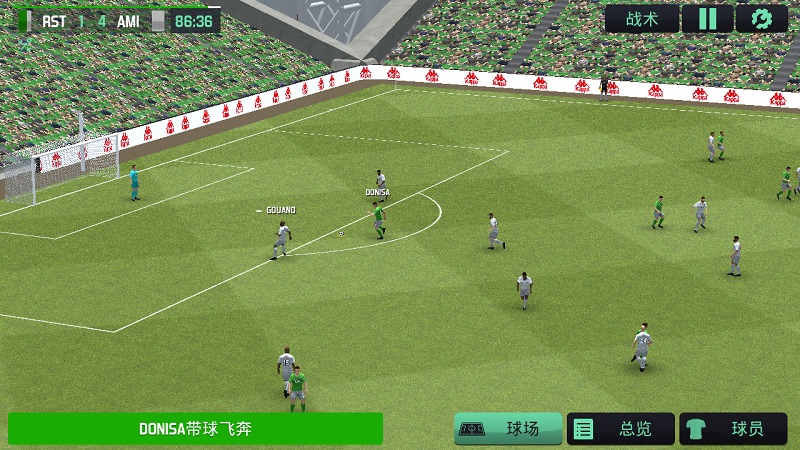This screenshot has width=800, height=450.
Task: Open the gear settings menu
Action: (762, 19)
